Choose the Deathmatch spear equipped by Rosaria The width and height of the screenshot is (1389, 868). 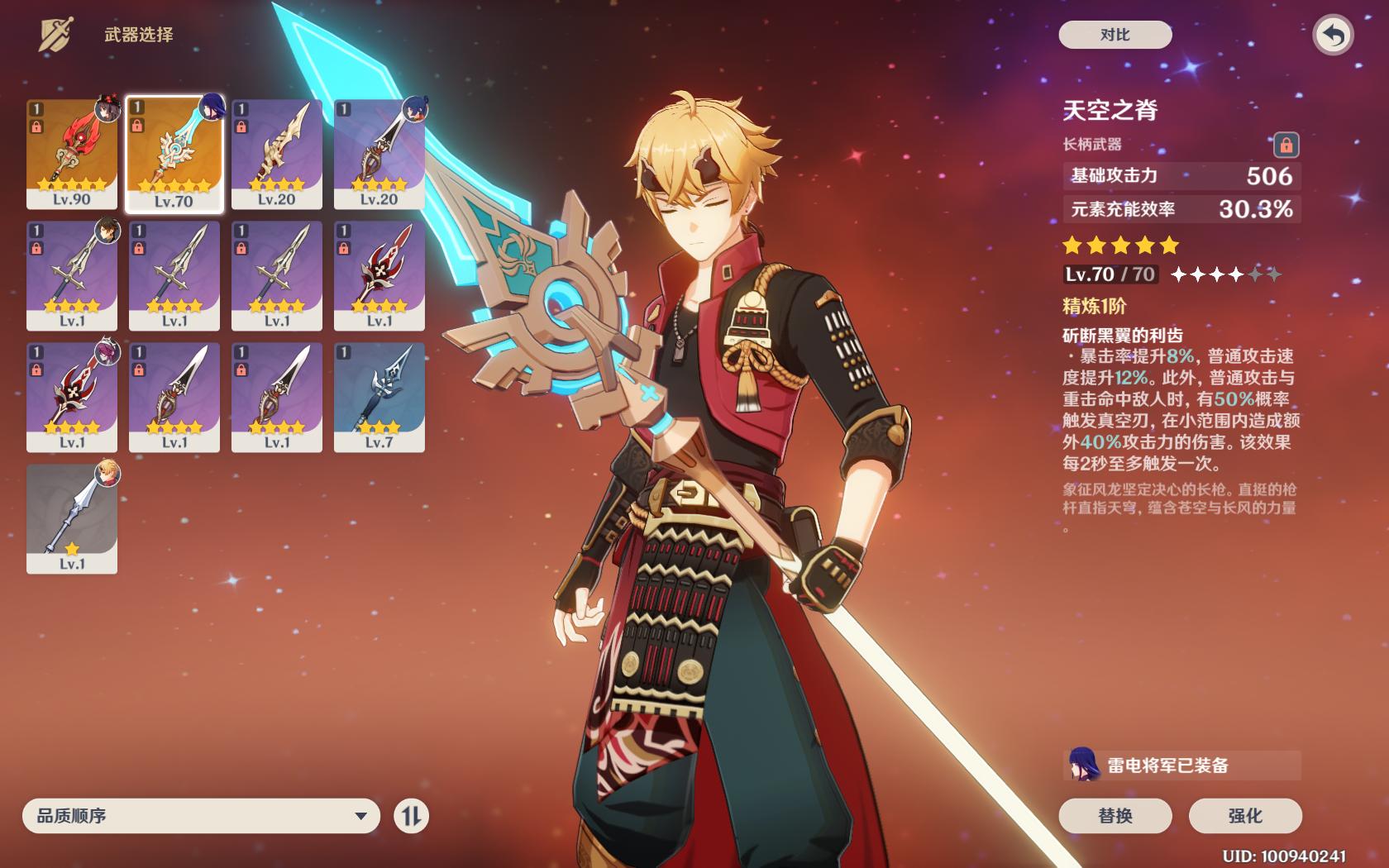pyautogui.click(x=72, y=397)
